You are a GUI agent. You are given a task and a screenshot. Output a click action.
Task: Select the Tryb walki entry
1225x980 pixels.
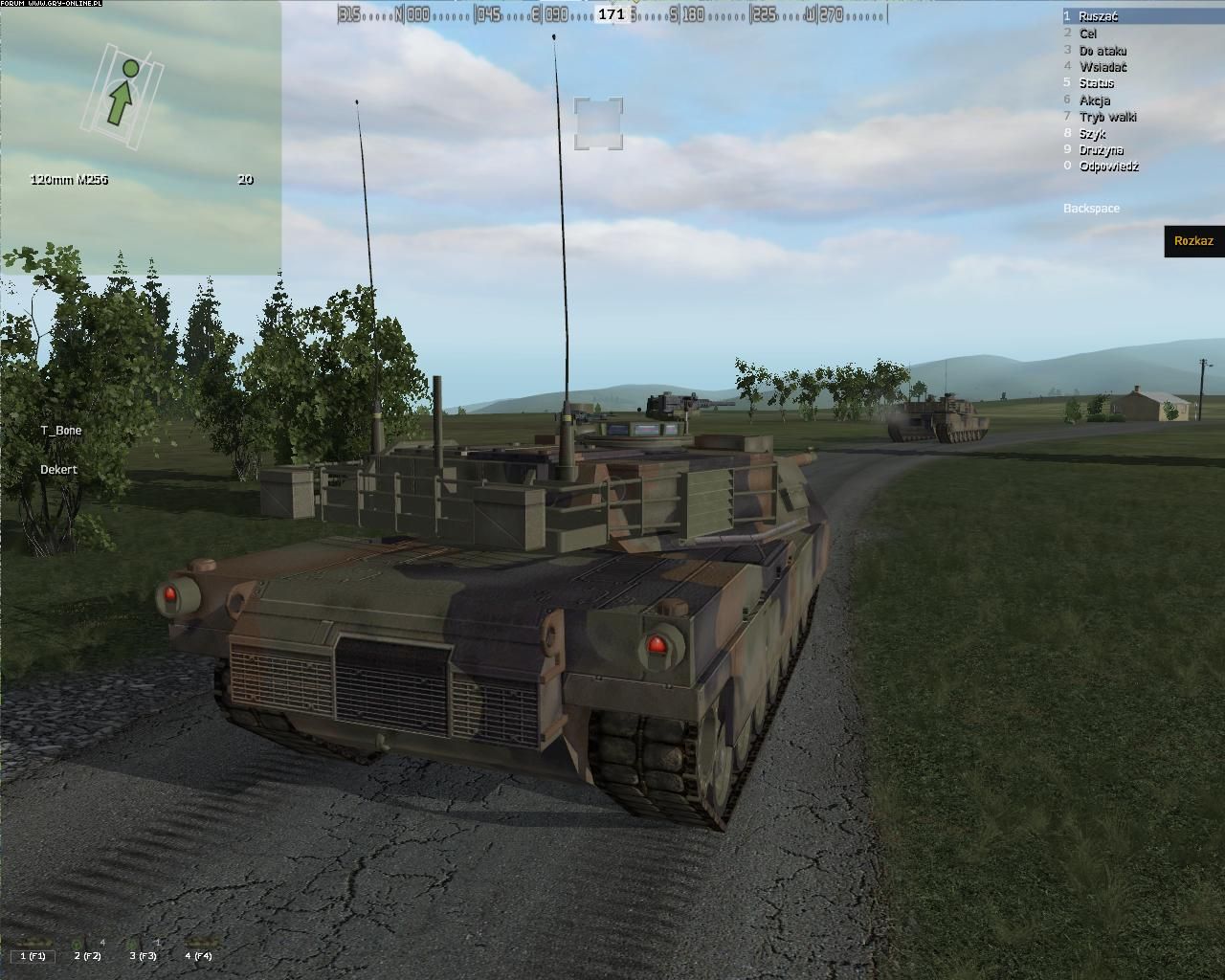pos(1107,117)
